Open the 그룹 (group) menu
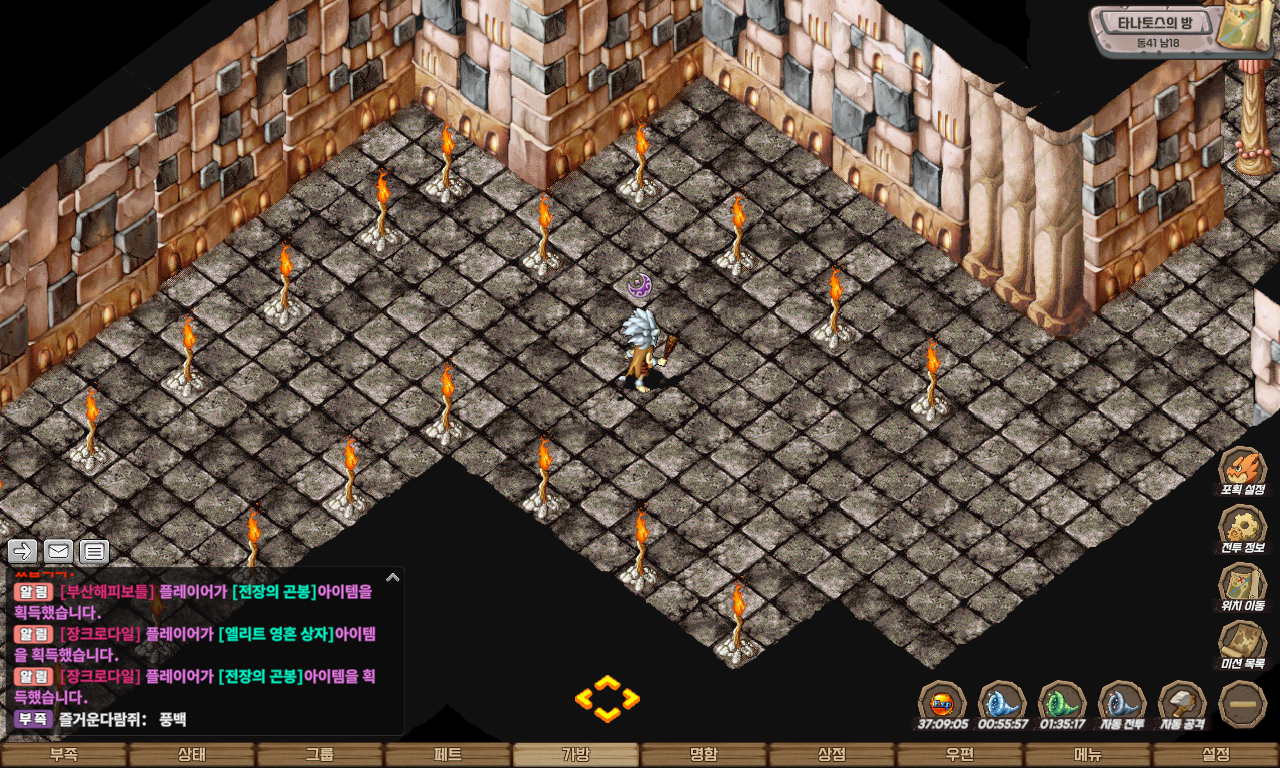The width and height of the screenshot is (1280, 768). click(320, 755)
